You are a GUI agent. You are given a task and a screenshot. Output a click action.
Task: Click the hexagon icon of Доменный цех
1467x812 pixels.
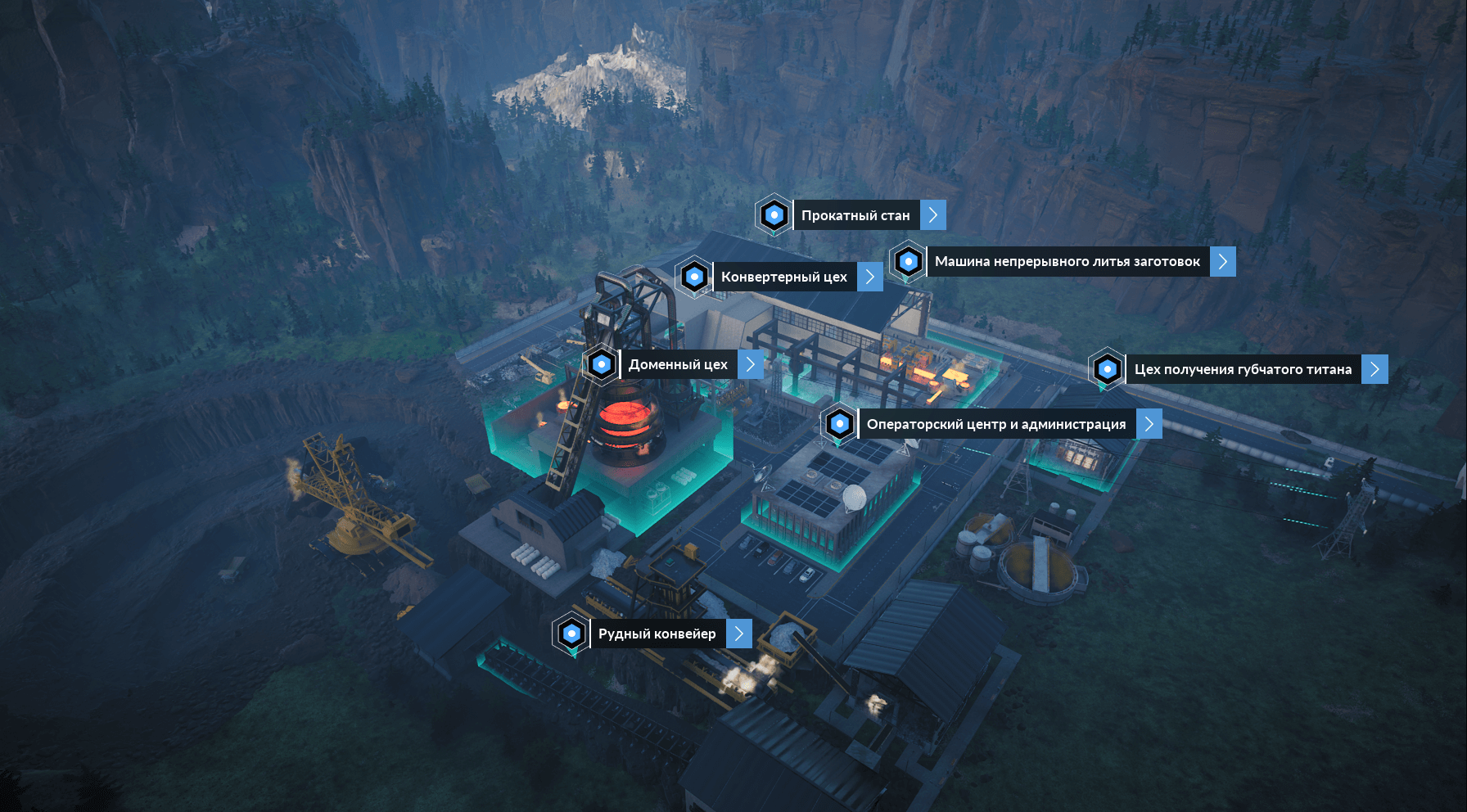[x=602, y=364]
